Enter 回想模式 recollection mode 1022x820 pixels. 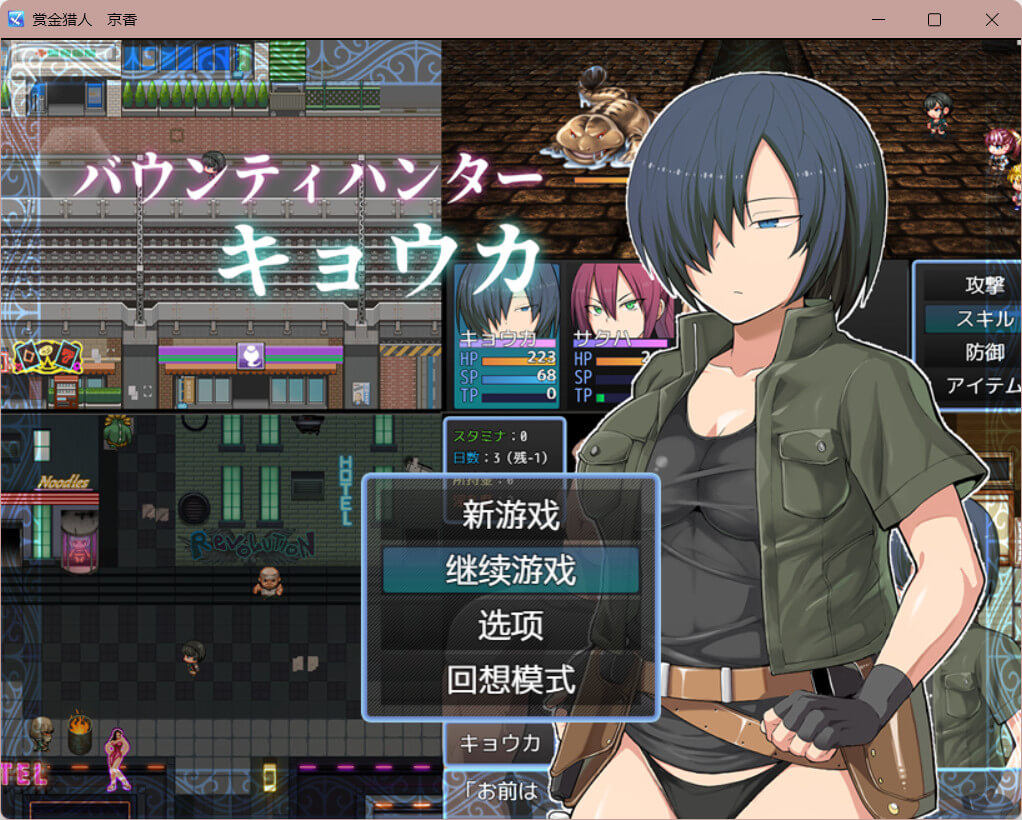[510, 680]
